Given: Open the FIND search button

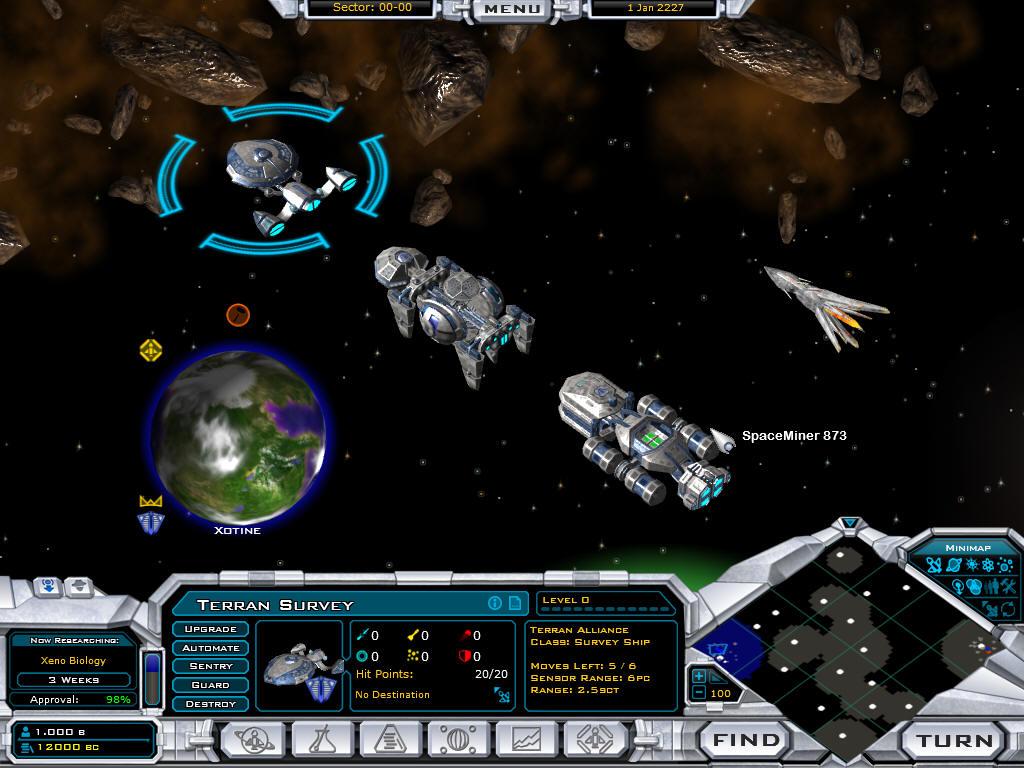Looking at the screenshot, I should pyautogui.click(x=746, y=741).
